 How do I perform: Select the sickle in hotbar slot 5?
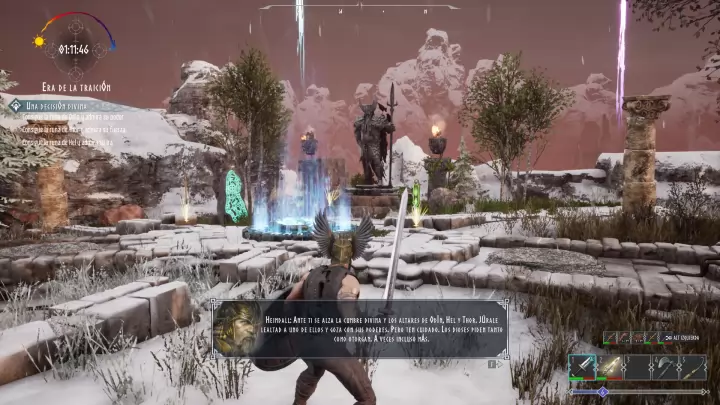point(693,367)
